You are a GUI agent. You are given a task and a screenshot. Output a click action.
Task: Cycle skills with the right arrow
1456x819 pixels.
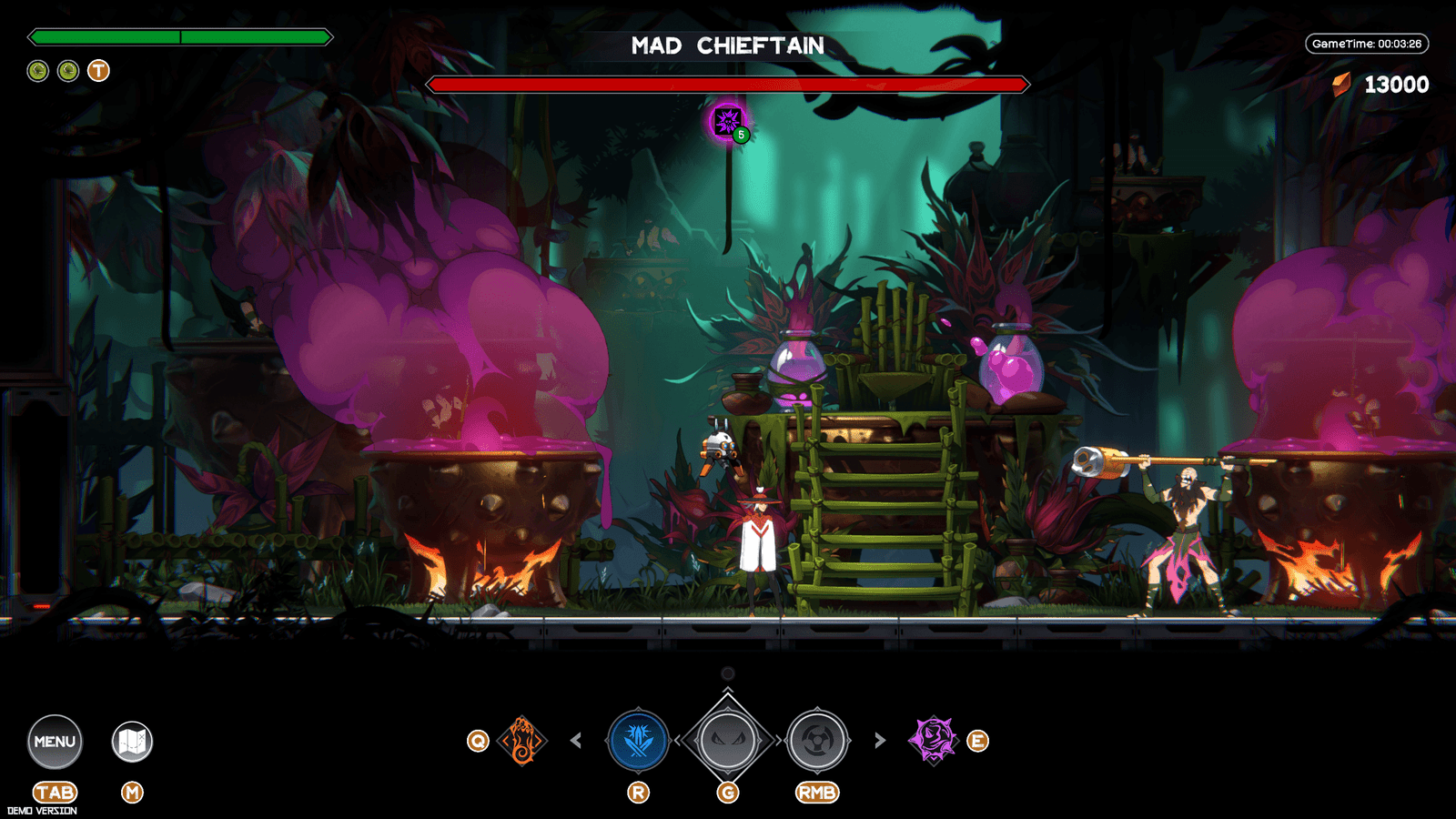pyautogui.click(x=879, y=741)
